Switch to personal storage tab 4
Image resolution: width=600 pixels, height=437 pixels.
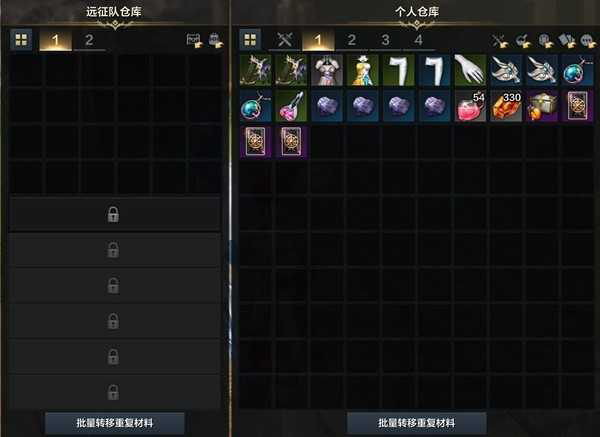[418, 41]
